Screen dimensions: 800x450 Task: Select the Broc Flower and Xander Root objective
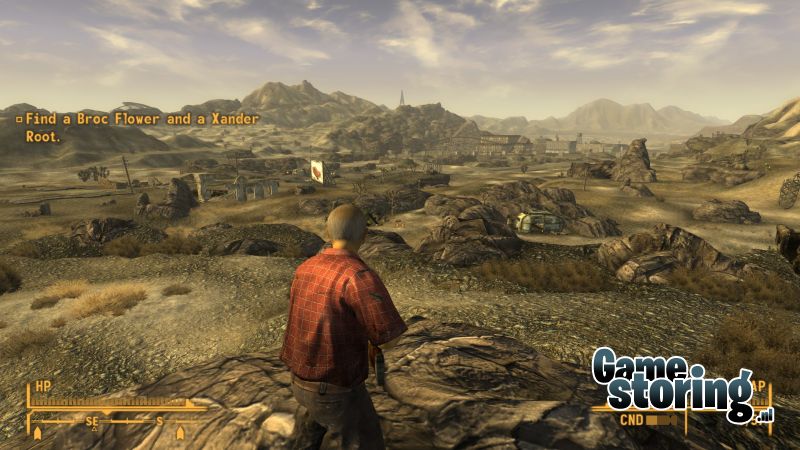[137, 127]
